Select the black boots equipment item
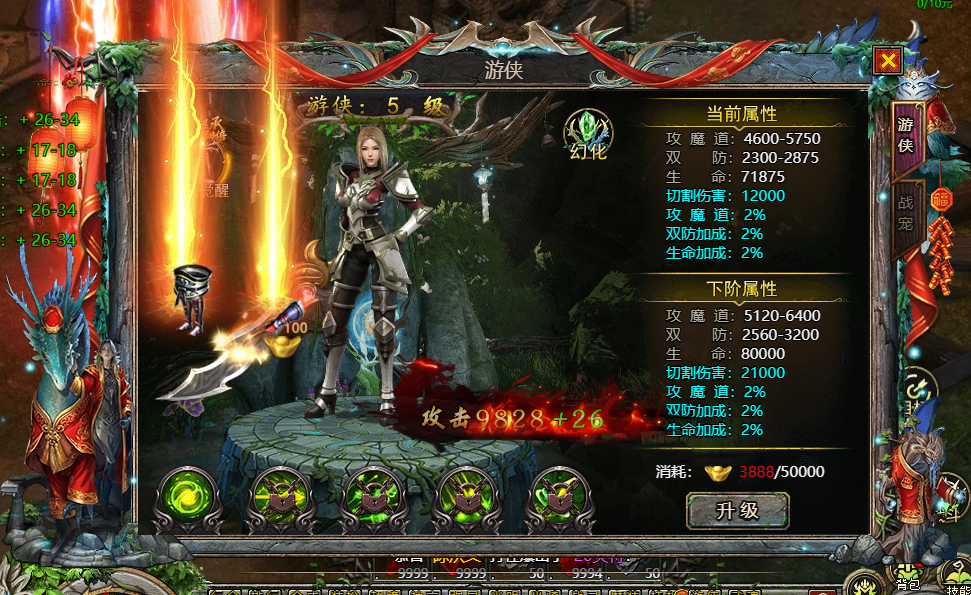Viewport: 971px width, 595px height. click(x=190, y=297)
